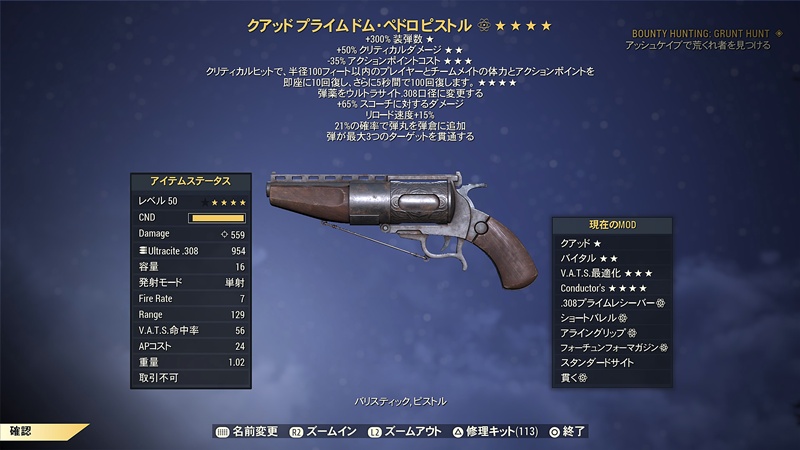Select the フォーチュンフォーマガジン mod entry

tap(611, 348)
